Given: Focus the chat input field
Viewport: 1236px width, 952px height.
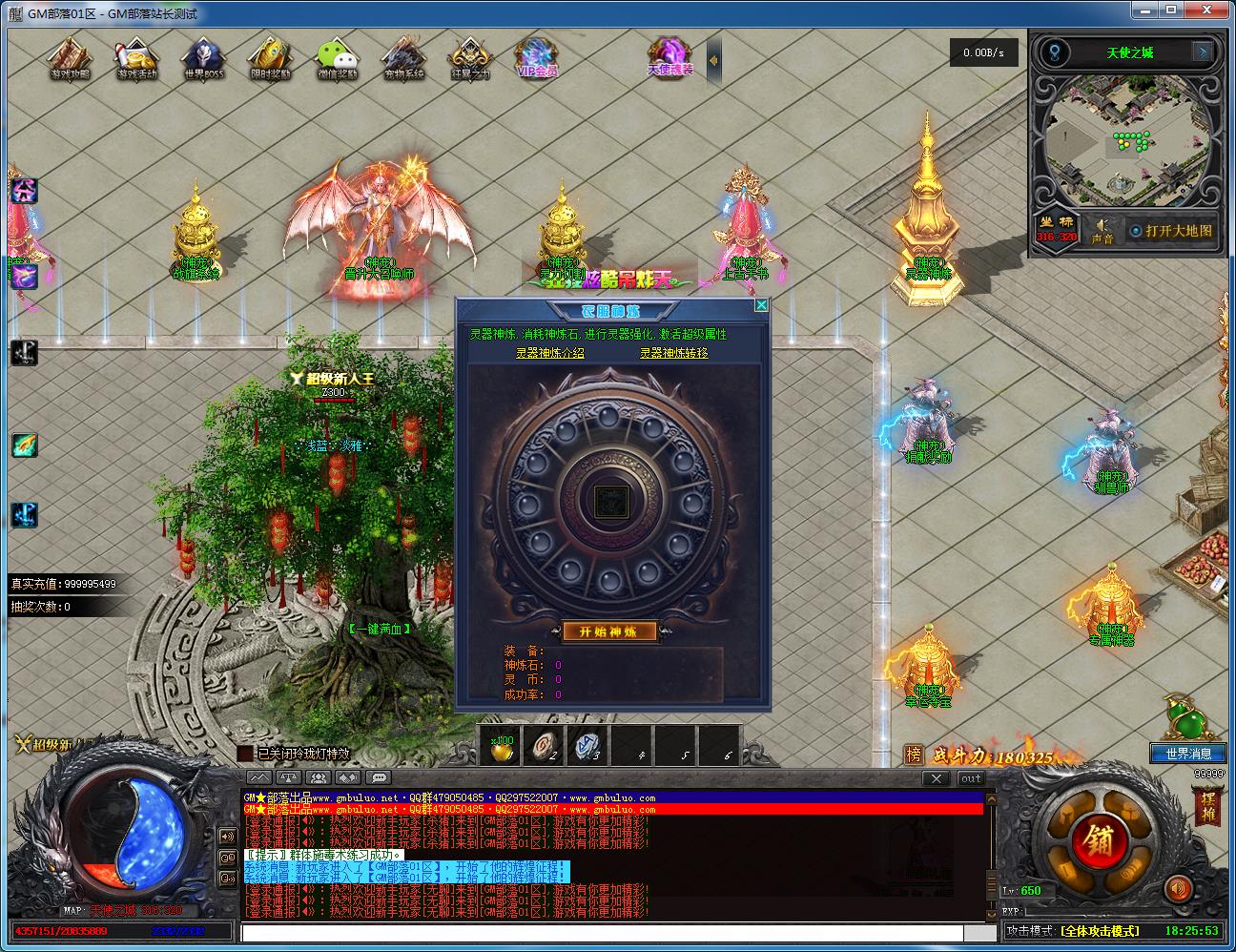Looking at the screenshot, I should pyautogui.click(x=610, y=932).
